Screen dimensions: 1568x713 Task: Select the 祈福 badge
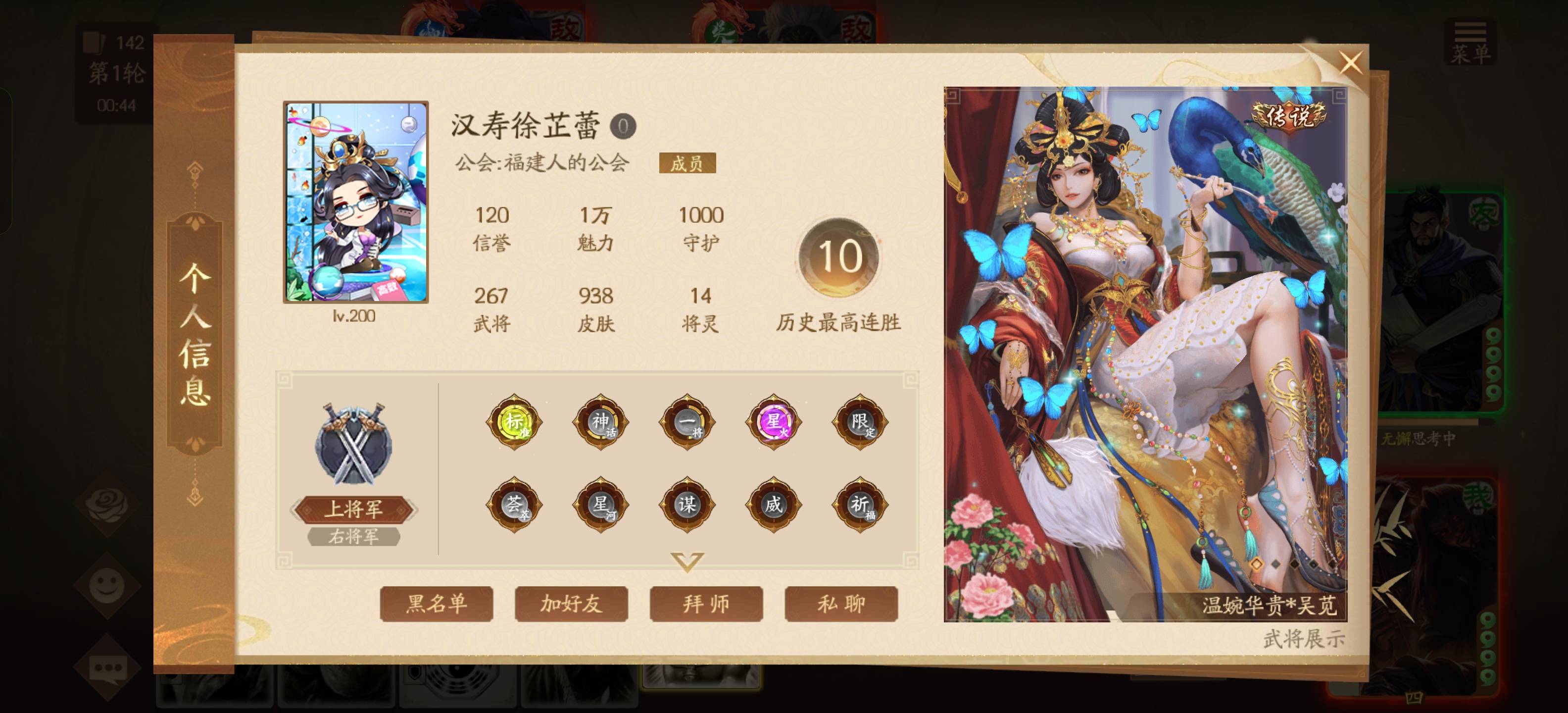[860, 504]
